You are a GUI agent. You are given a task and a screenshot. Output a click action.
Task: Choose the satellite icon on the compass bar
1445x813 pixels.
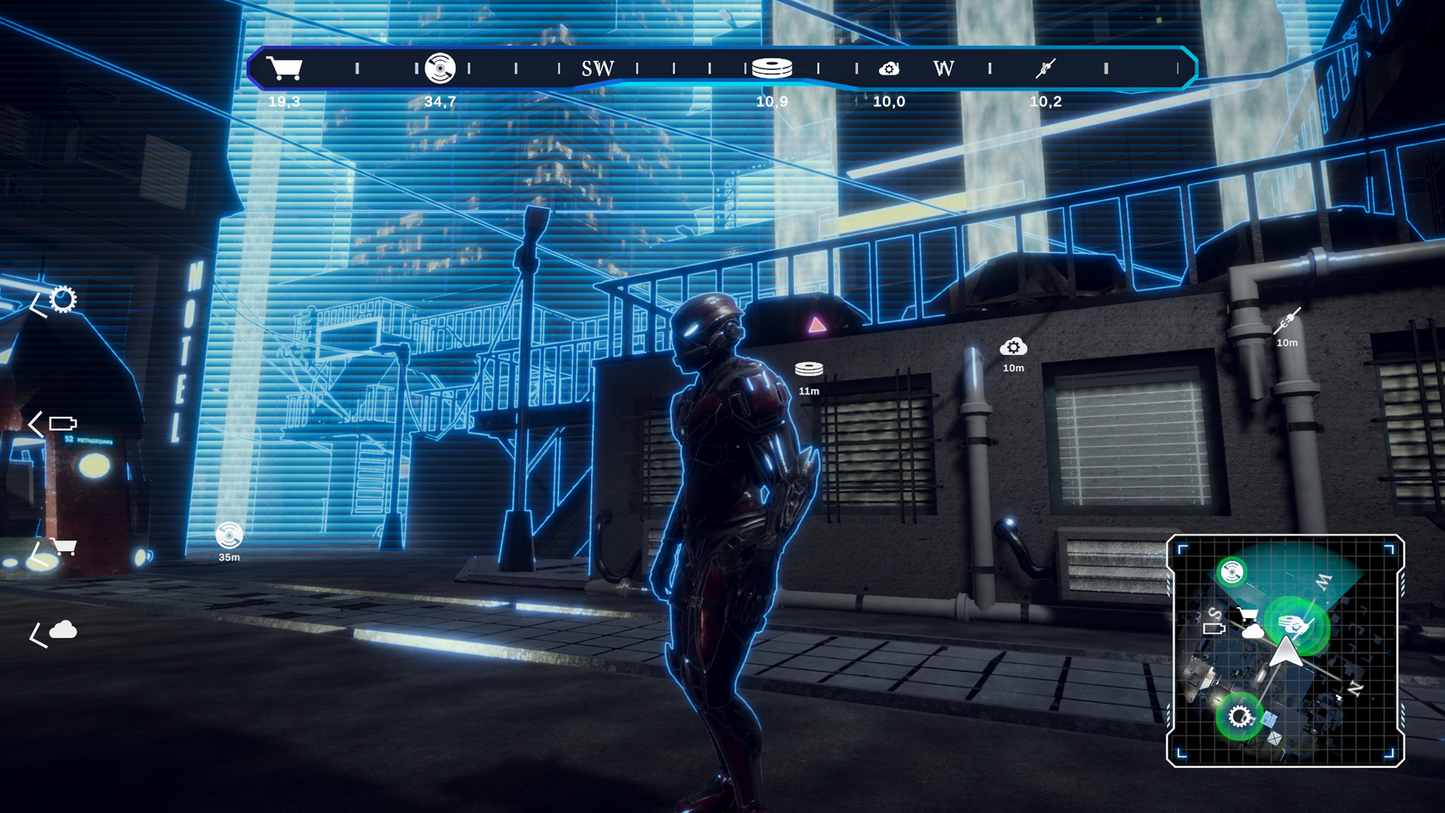coord(1045,68)
